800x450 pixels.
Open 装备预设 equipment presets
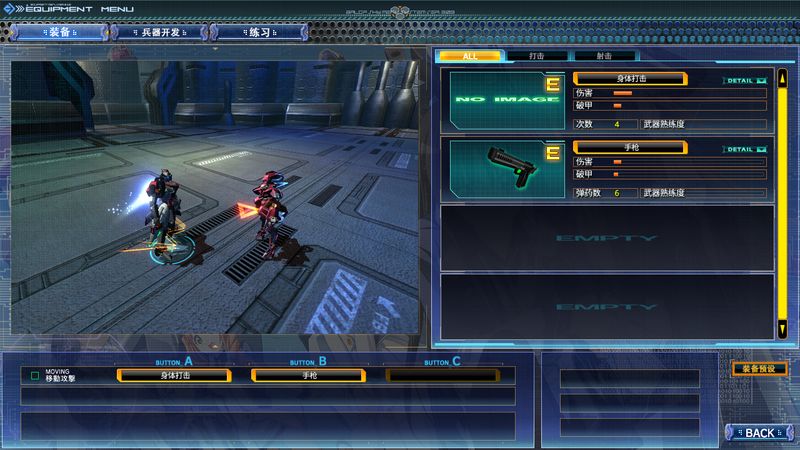pos(760,368)
